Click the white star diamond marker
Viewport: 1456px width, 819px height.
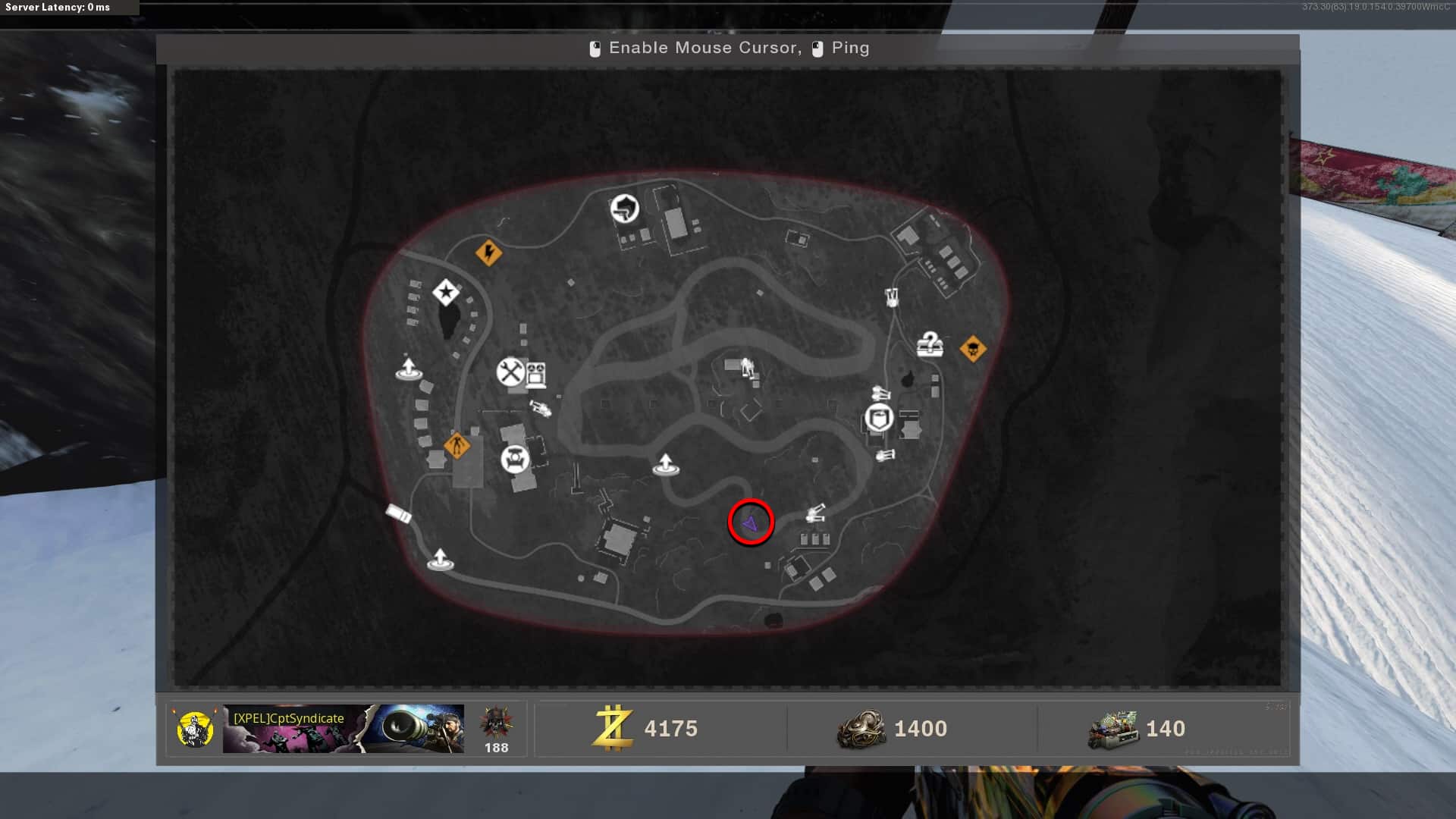pos(446,292)
